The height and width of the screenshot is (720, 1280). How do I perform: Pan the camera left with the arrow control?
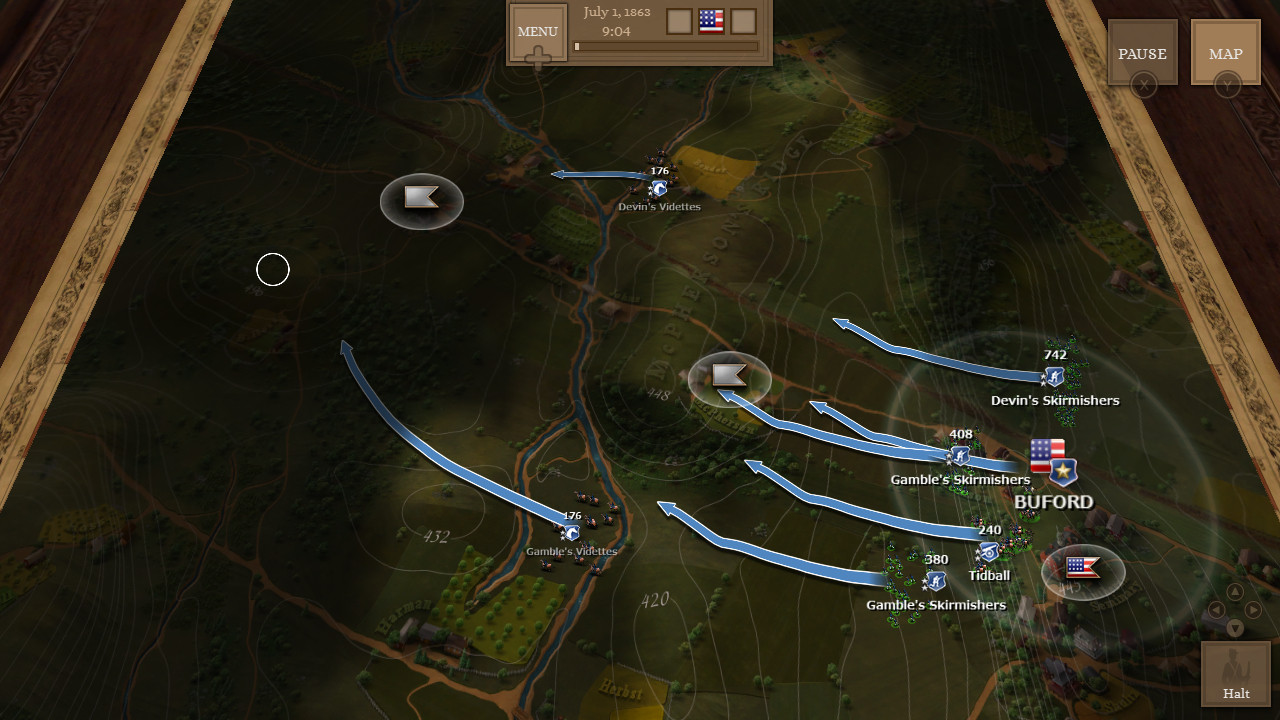pyautogui.click(x=1216, y=610)
